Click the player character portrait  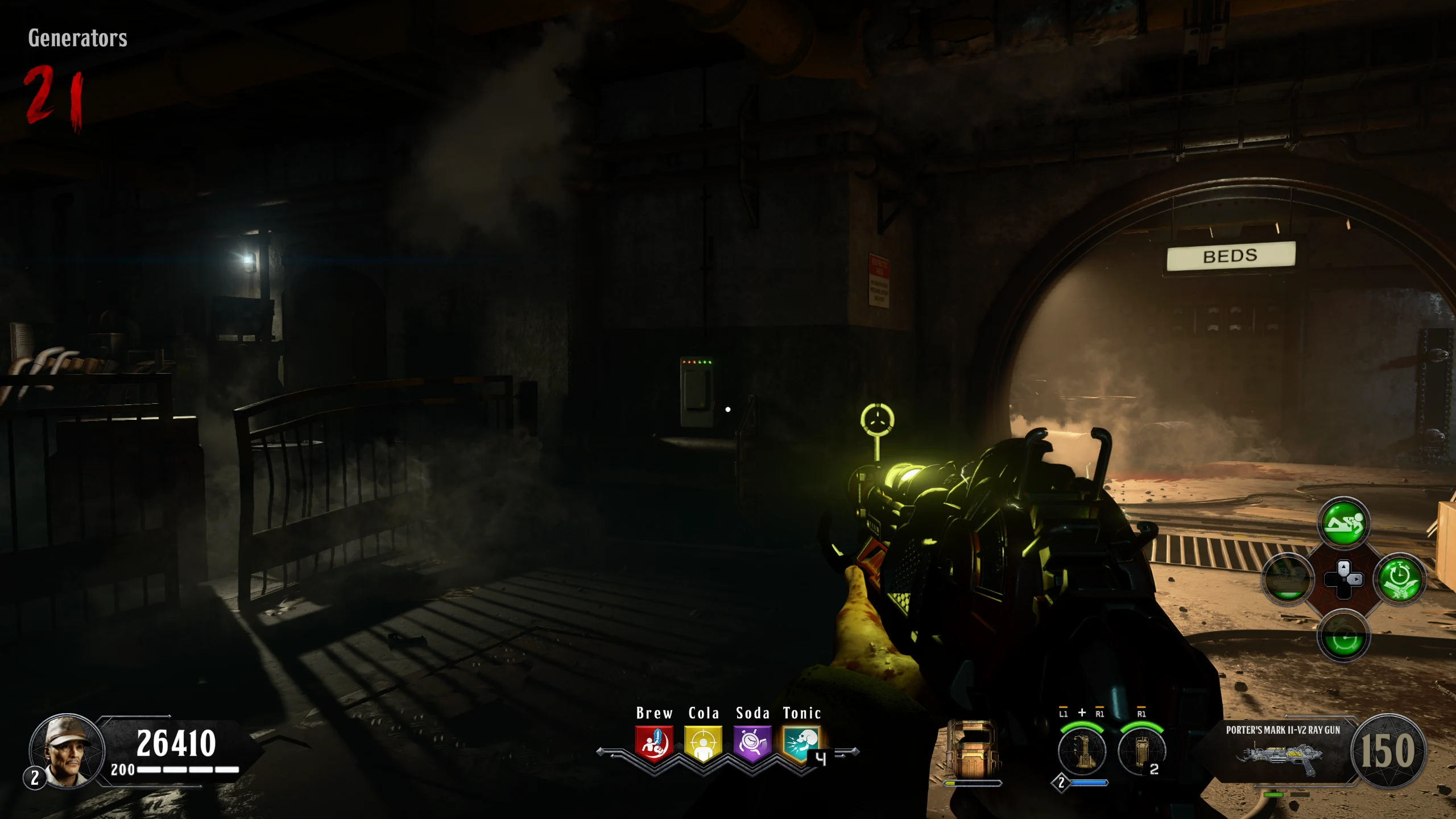point(67,751)
